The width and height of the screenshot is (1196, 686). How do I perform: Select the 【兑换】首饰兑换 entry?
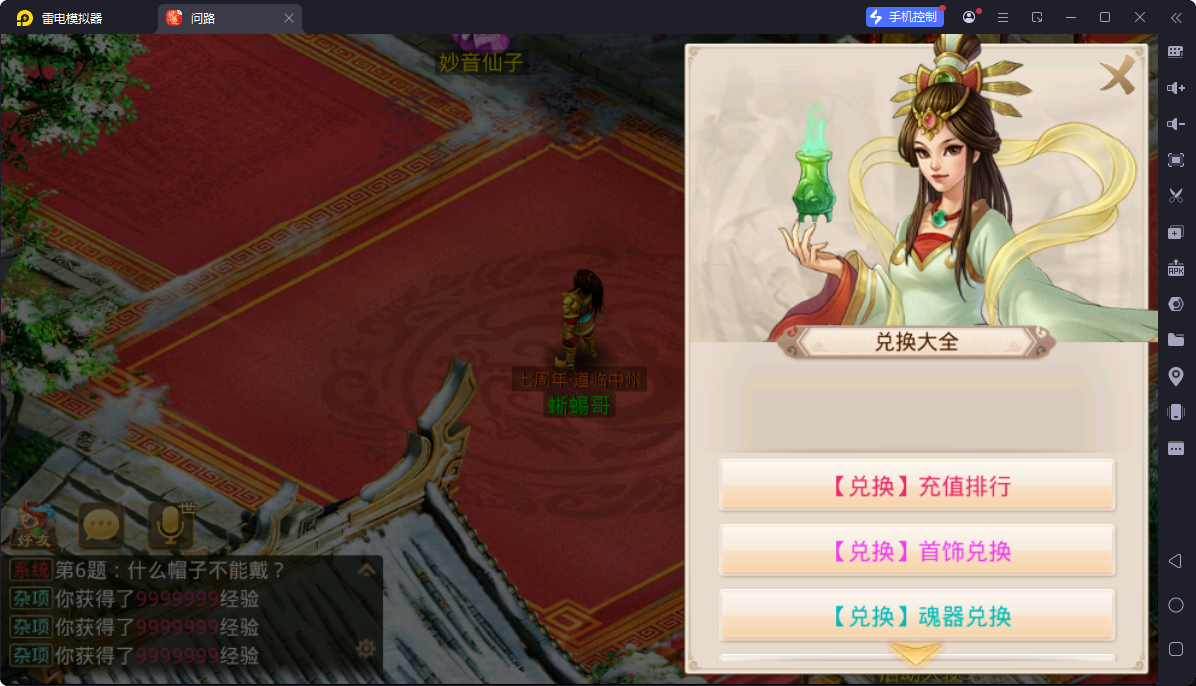coord(917,551)
